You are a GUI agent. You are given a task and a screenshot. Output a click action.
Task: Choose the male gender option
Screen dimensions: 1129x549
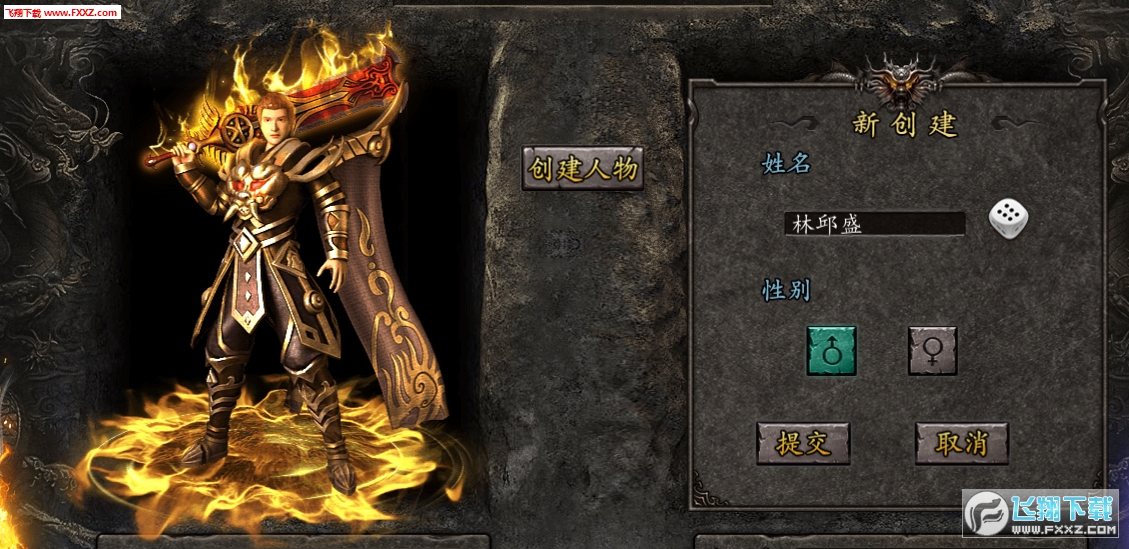[831, 351]
